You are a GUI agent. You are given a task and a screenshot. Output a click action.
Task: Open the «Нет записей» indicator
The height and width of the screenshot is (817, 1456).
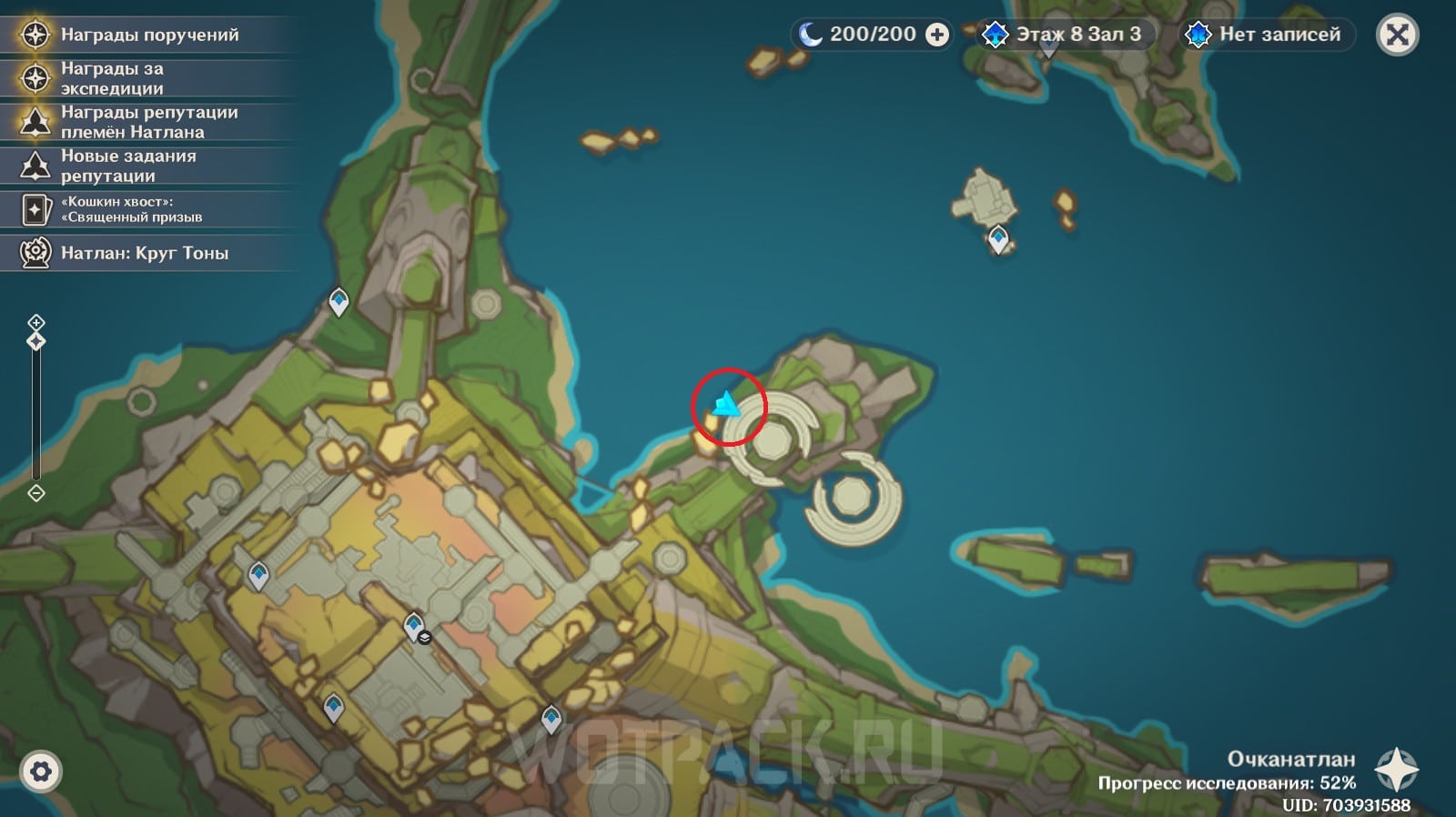coord(1267,35)
